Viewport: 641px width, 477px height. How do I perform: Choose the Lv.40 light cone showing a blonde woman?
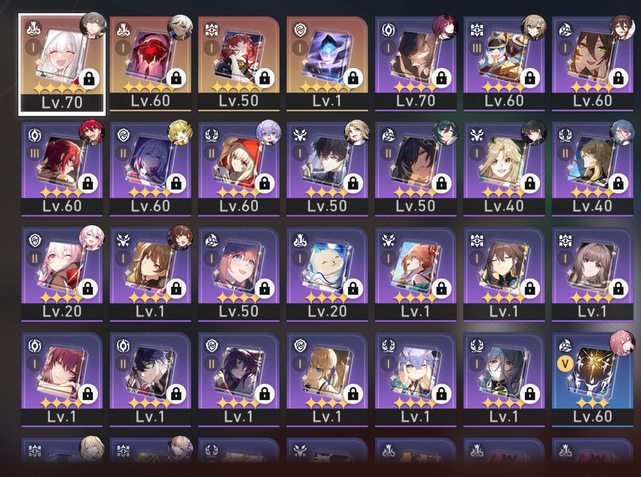pyautogui.click(x=504, y=167)
